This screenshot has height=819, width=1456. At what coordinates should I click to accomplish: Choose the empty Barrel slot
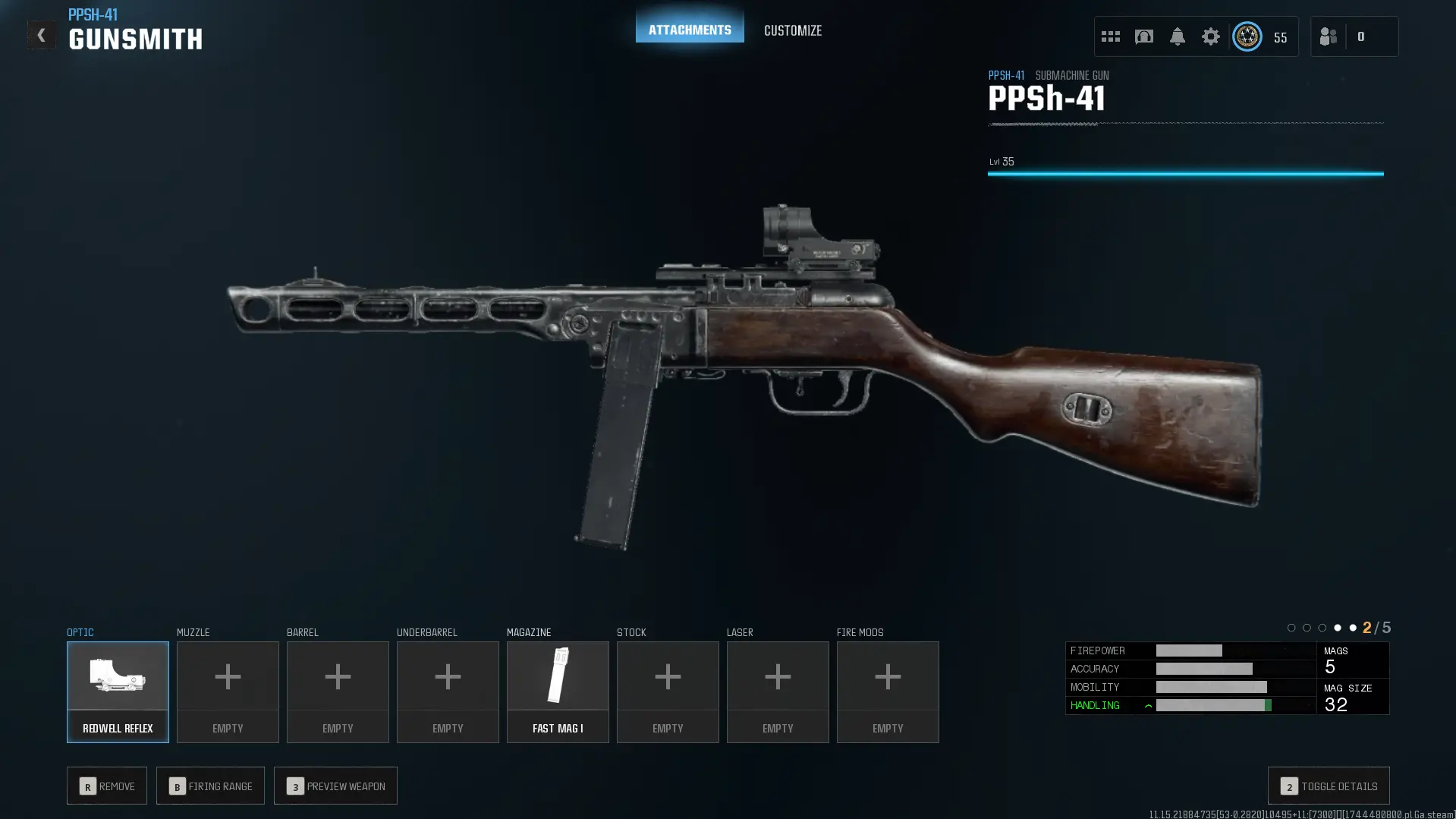pos(338,691)
